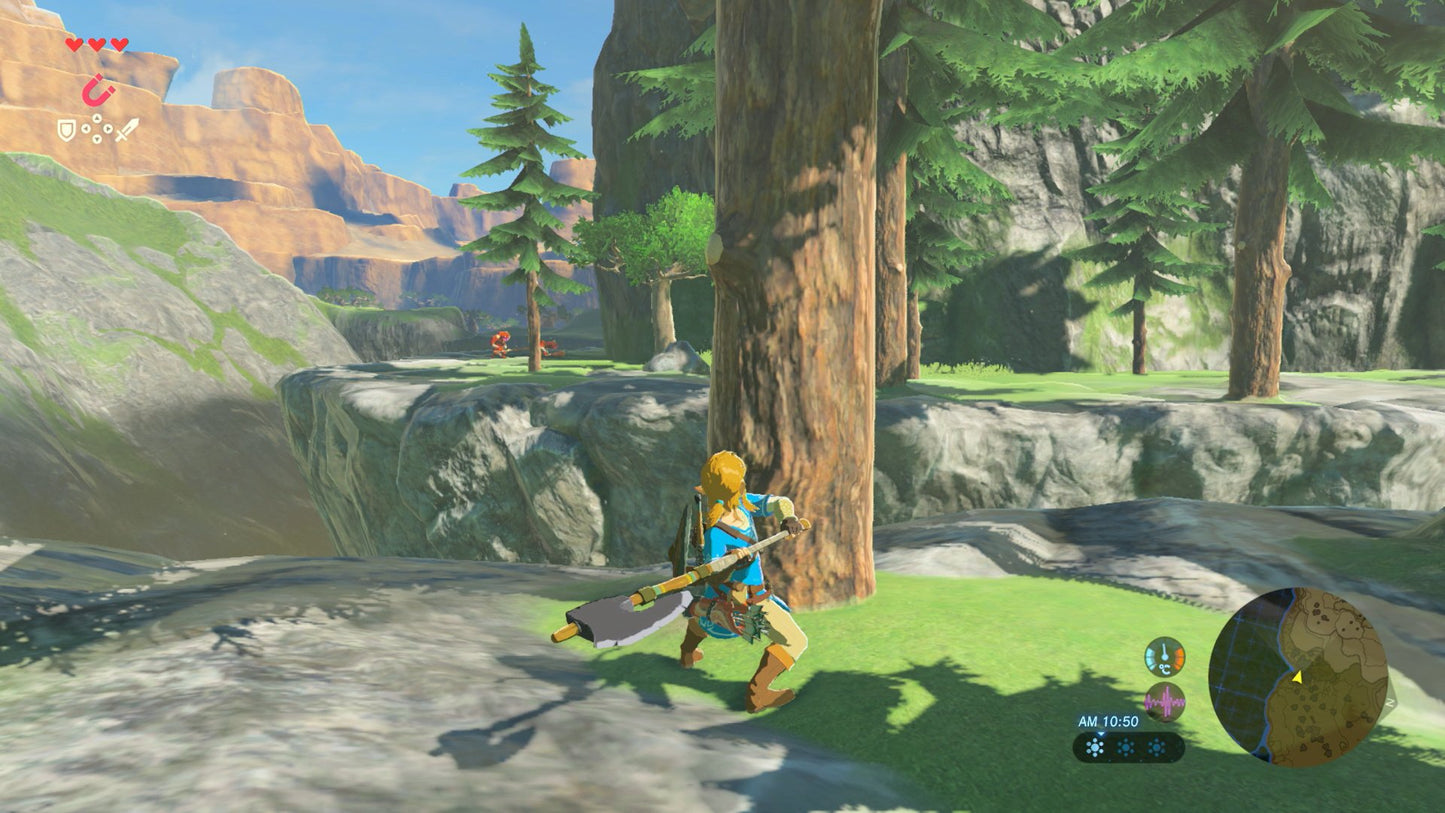Click the brightest sun weather icon
Viewport: 1445px width, 813px height.
[x=1095, y=746]
